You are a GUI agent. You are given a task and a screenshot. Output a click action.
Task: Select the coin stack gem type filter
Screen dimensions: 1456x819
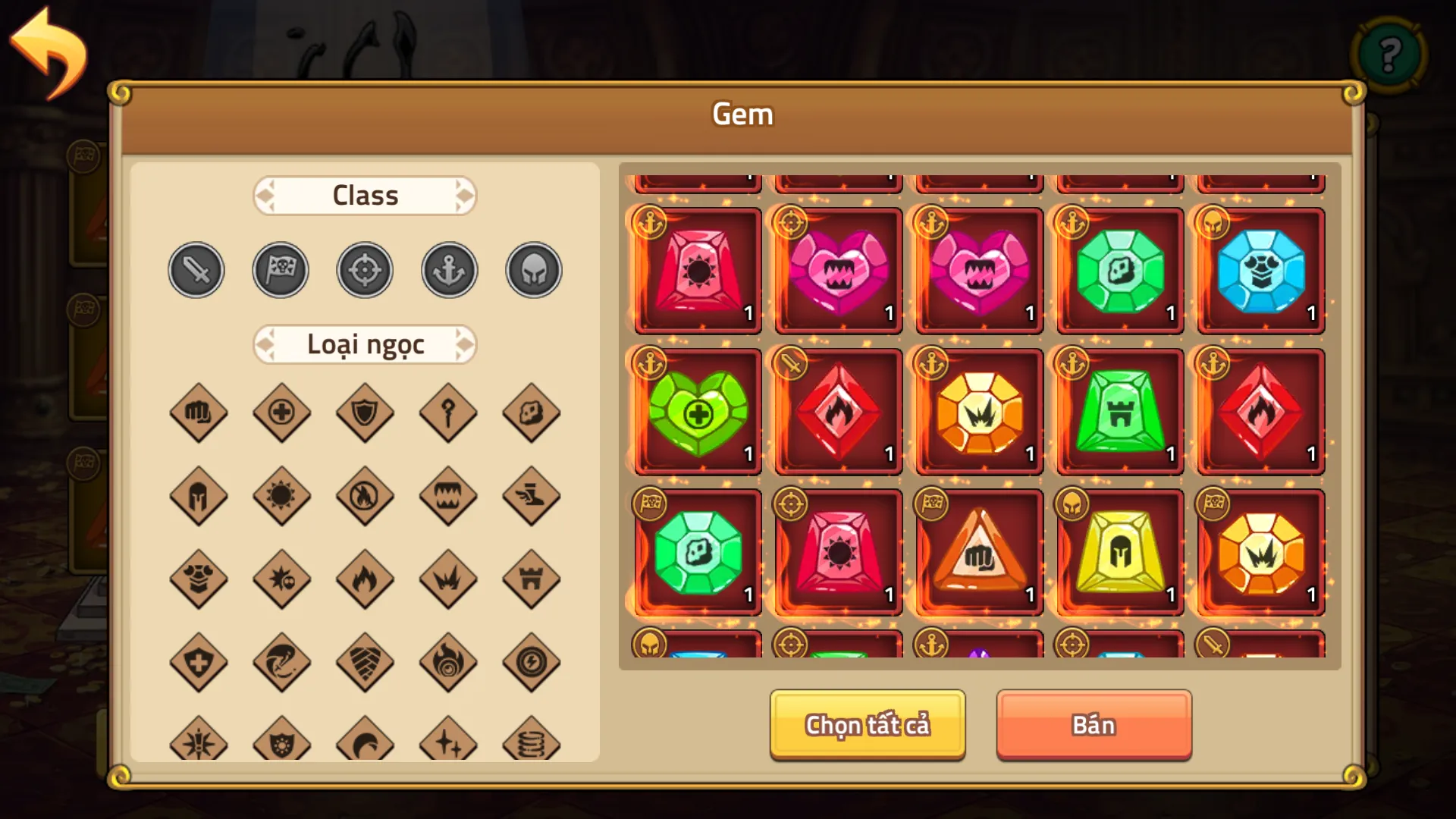point(532,744)
